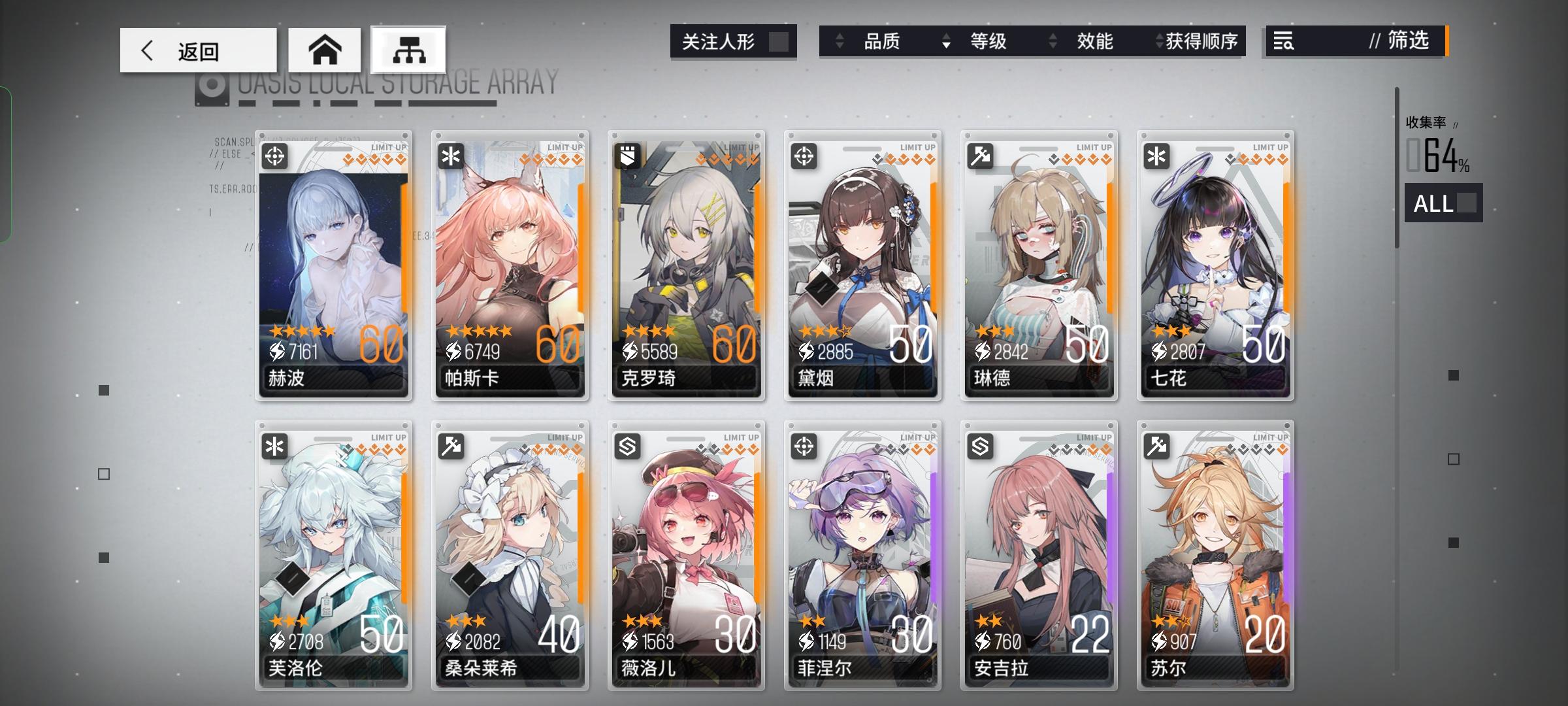Screen dimensions: 1568x706
Task: Click the filter list icon beside 筛选
Action: point(1284,42)
